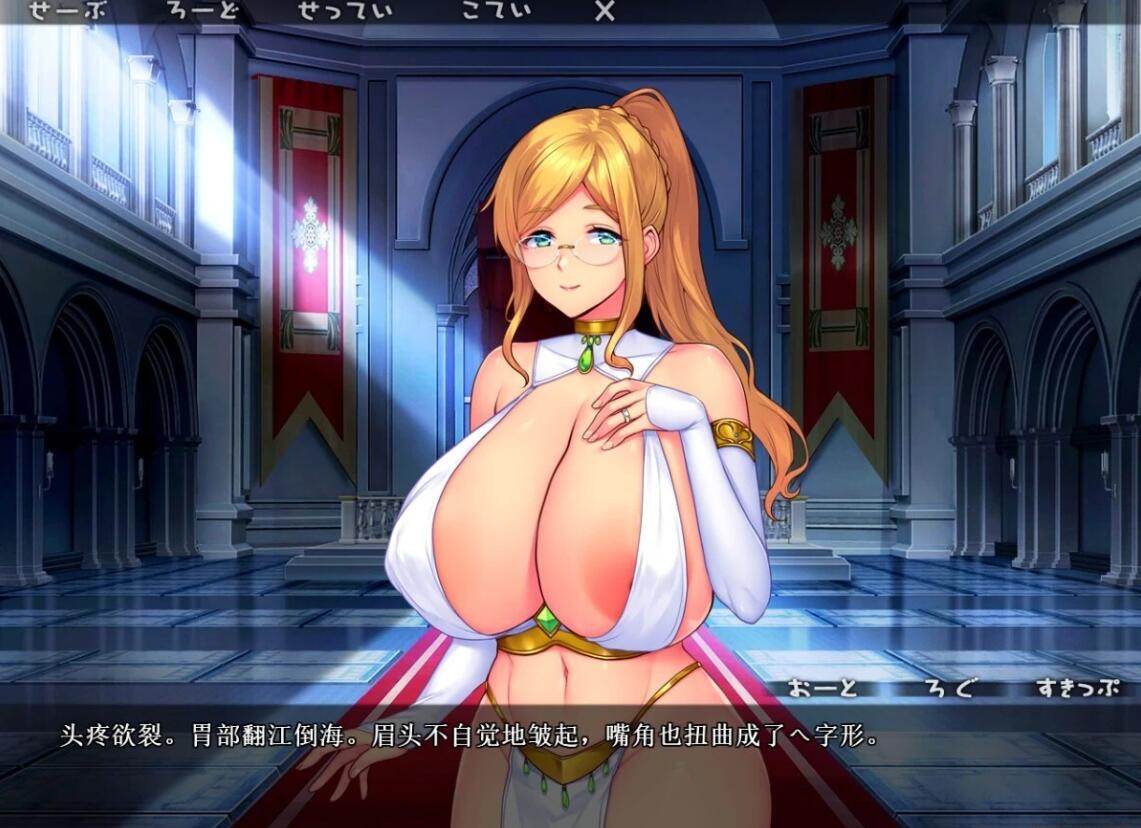Open the せーぶ (Save) menu
Image resolution: width=1141 pixels, height=828 pixels.
pyautogui.click(x=67, y=11)
